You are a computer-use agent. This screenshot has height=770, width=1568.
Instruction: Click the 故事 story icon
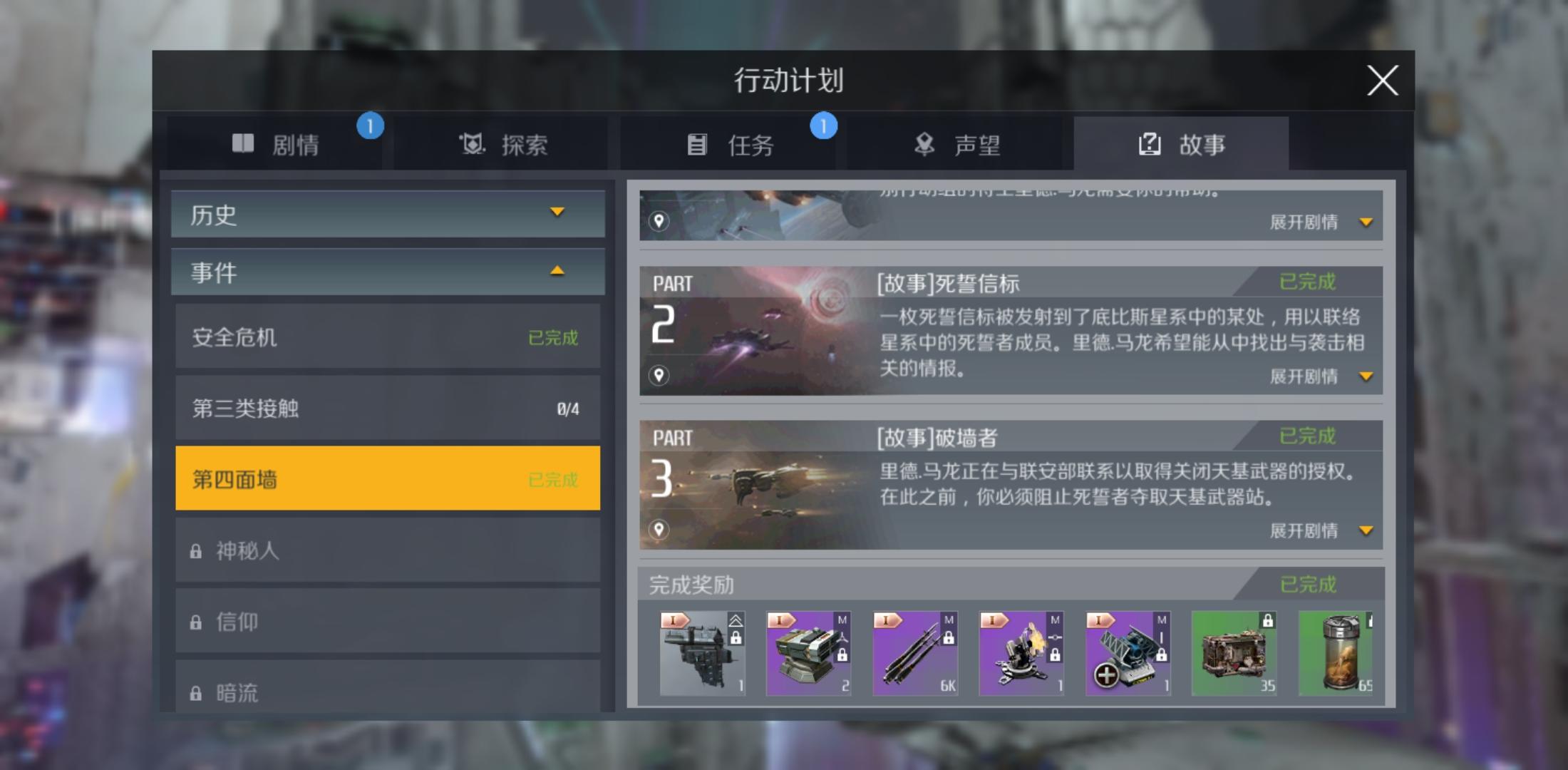tap(1148, 143)
